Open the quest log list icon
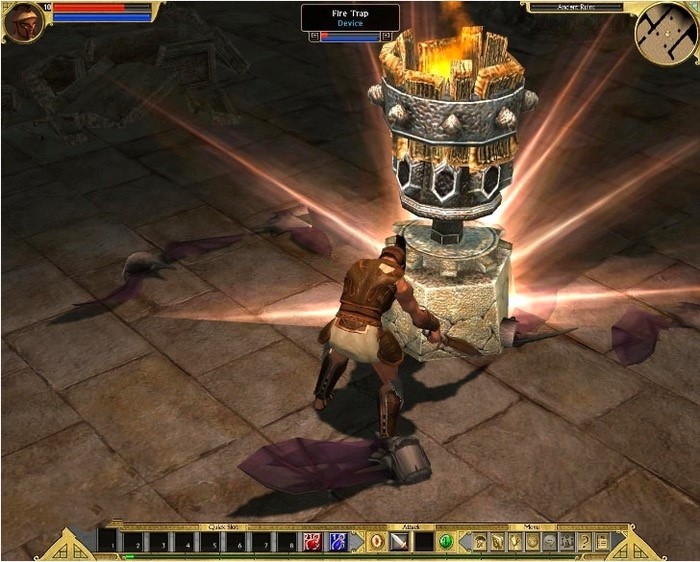 pos(601,541)
